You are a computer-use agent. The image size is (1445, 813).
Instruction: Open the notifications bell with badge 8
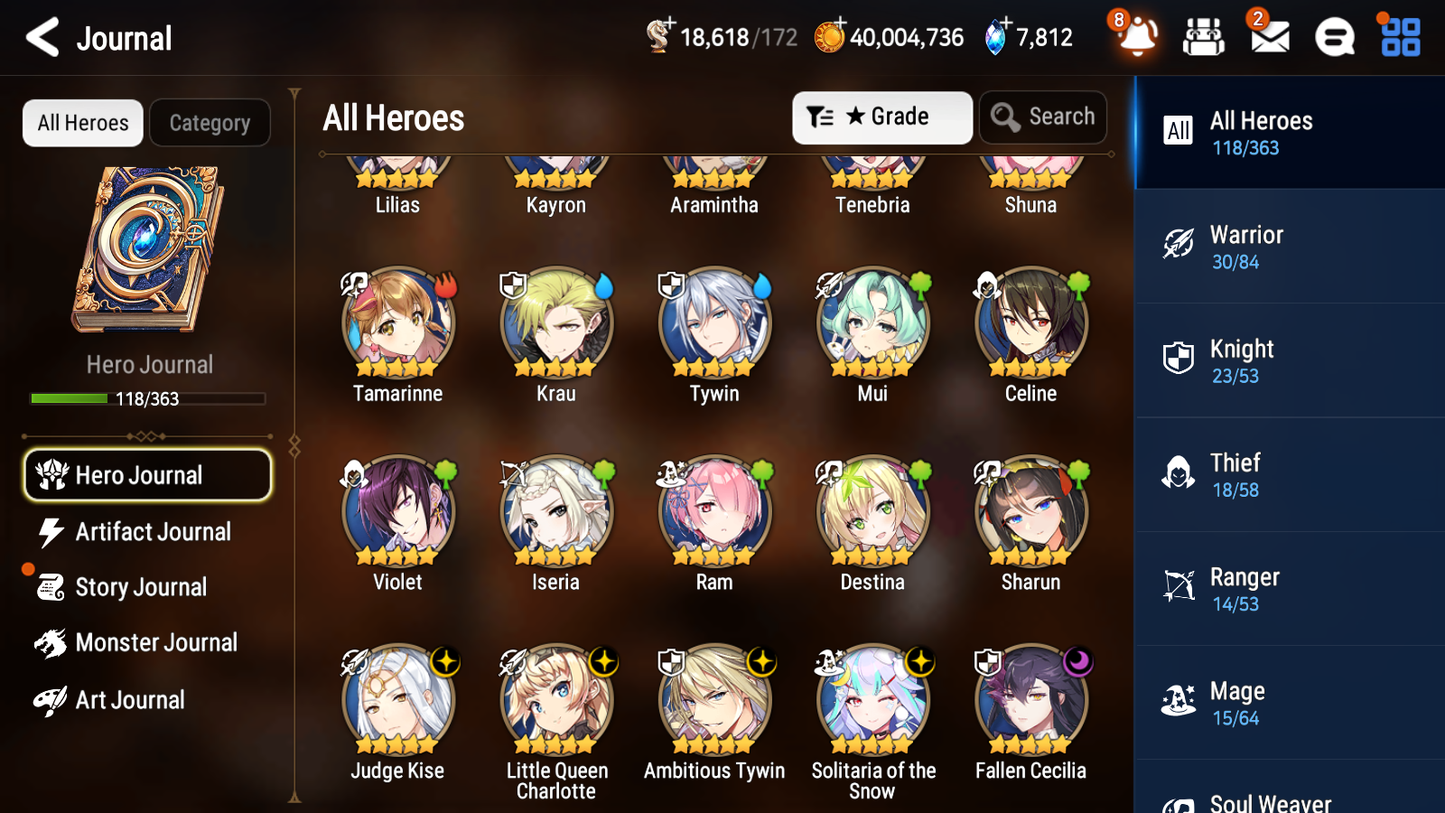pos(1137,36)
